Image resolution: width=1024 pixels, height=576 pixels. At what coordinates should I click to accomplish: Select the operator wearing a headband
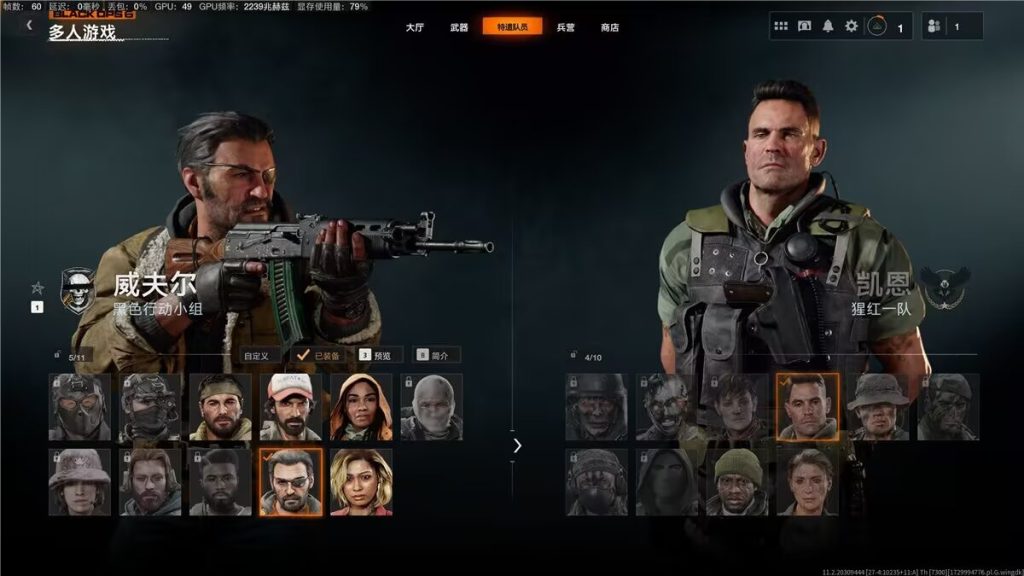[x=220, y=407]
